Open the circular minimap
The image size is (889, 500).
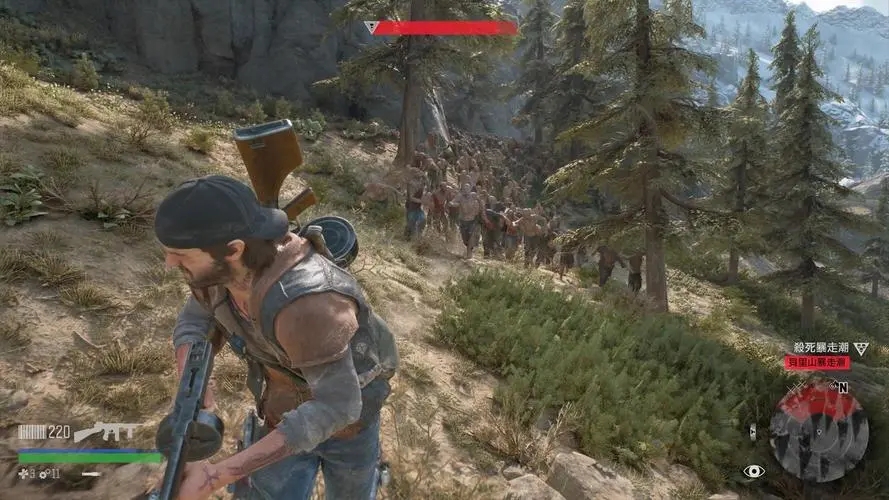coord(817,433)
